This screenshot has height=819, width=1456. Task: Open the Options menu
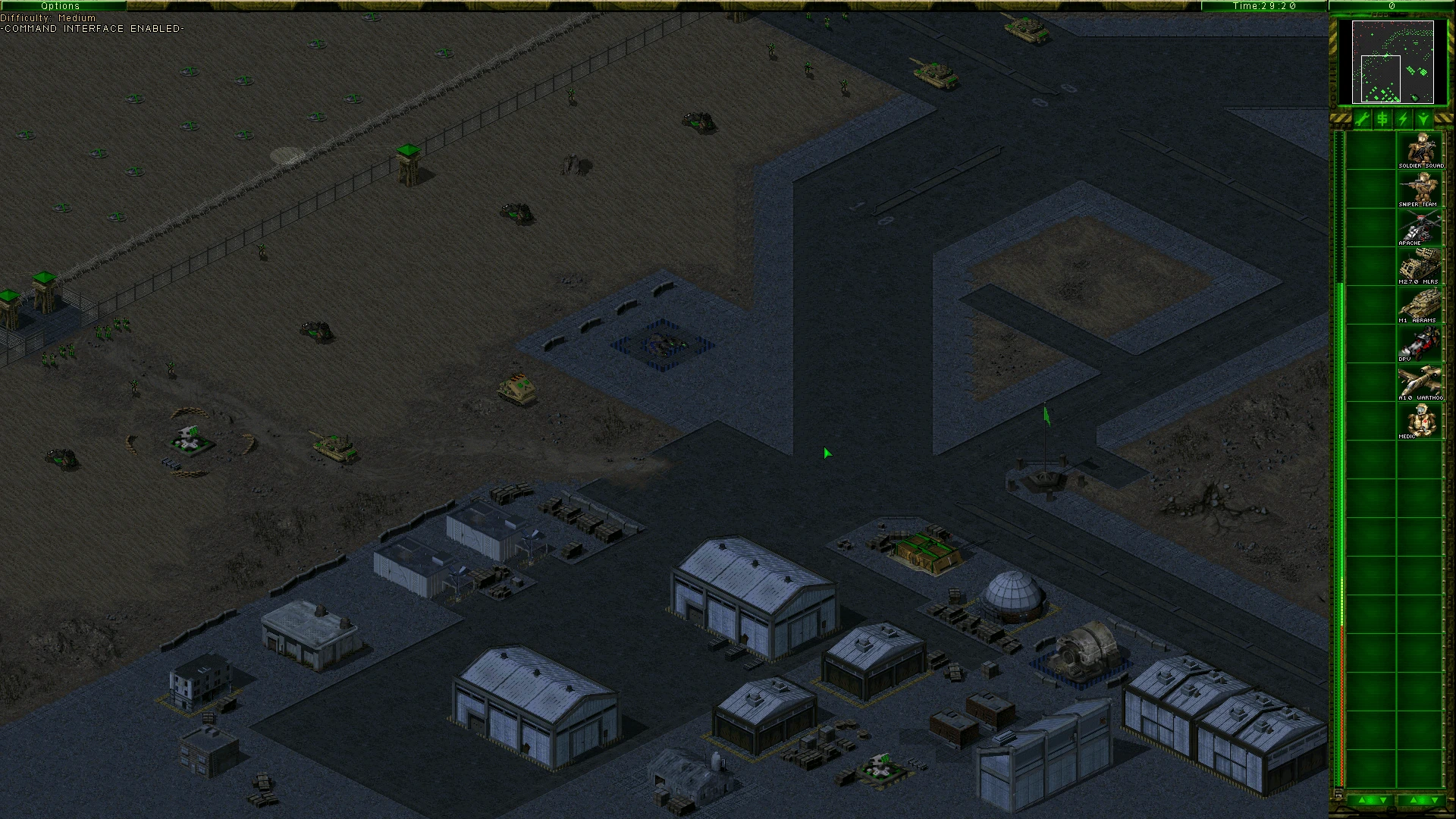coord(61,6)
